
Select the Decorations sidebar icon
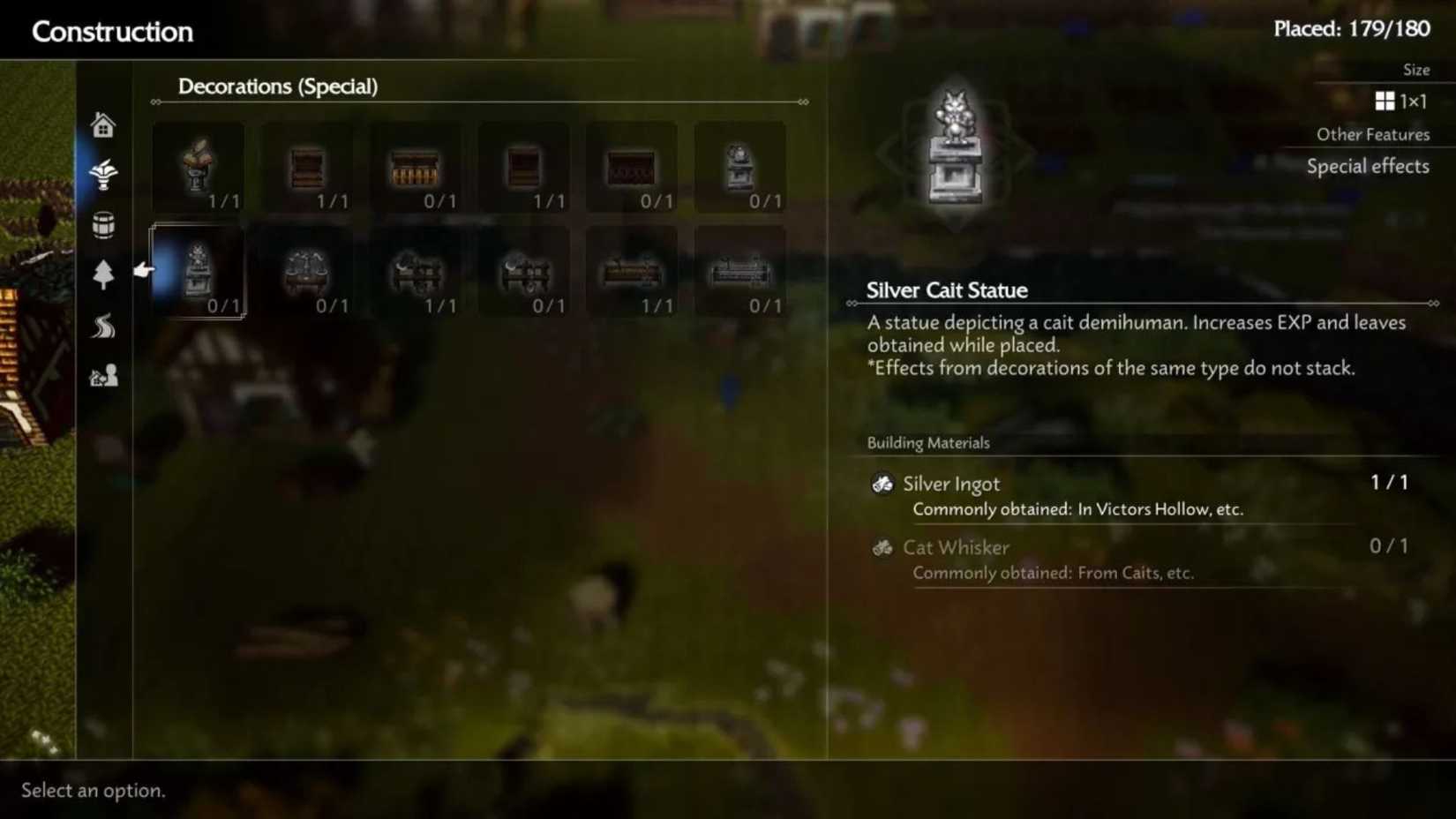coord(103,175)
